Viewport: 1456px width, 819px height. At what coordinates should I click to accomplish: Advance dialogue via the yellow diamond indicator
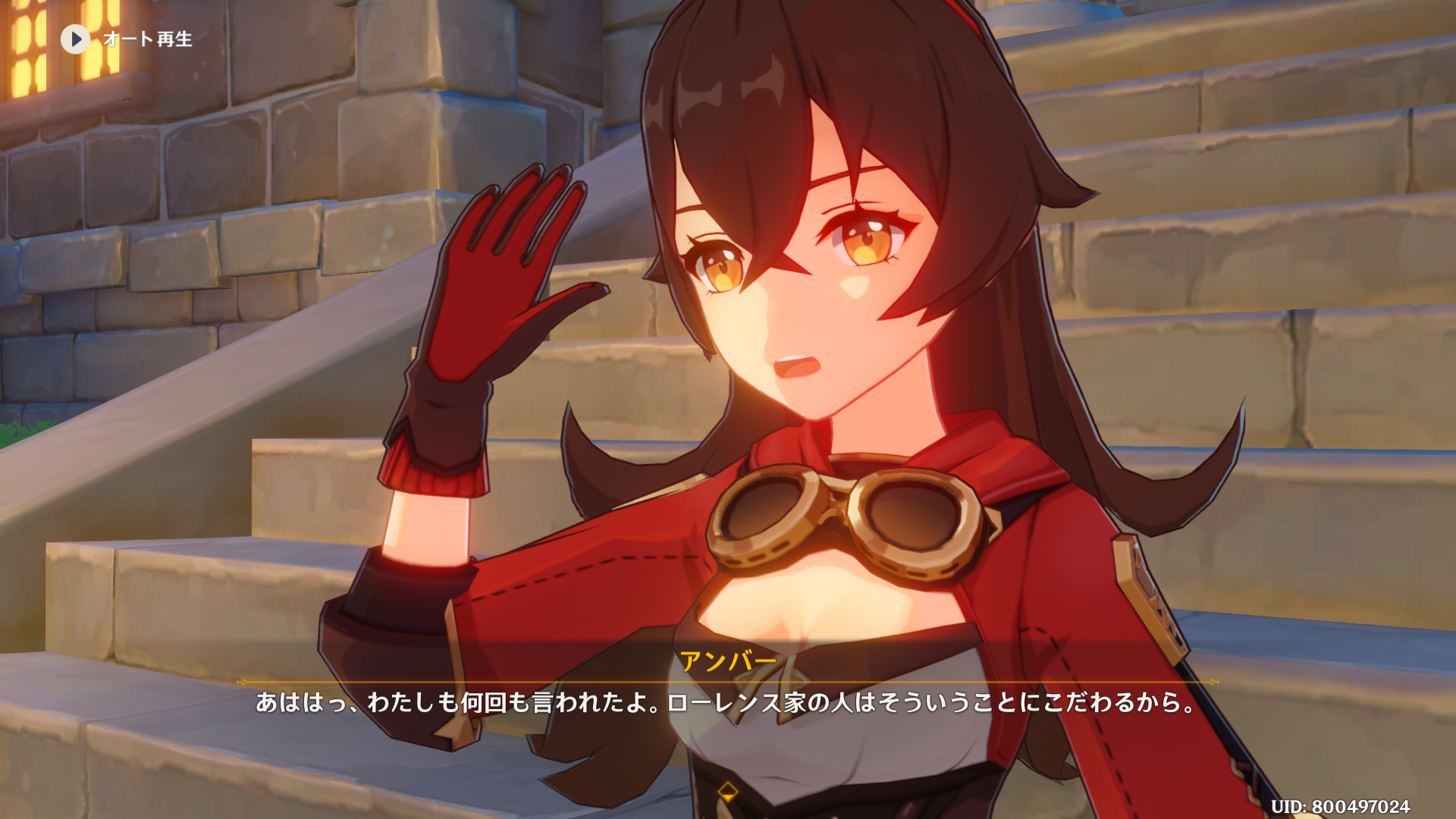coord(727,792)
